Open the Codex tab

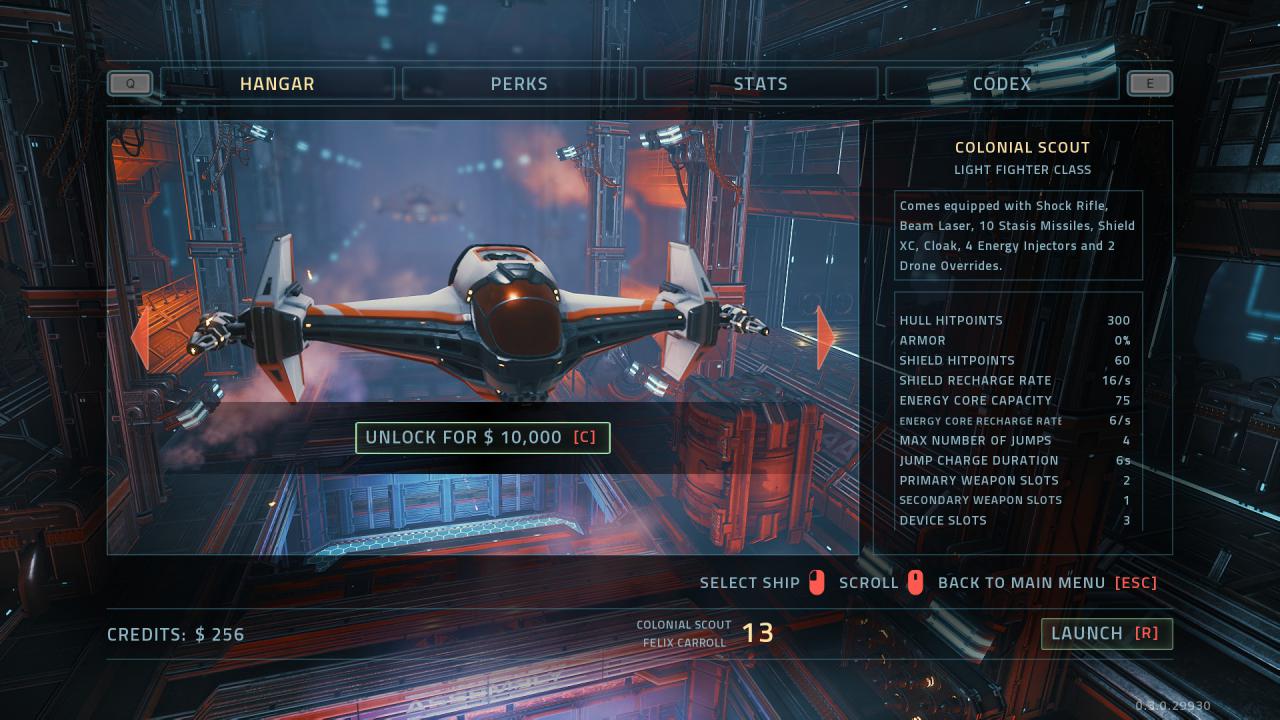[x=1001, y=84]
